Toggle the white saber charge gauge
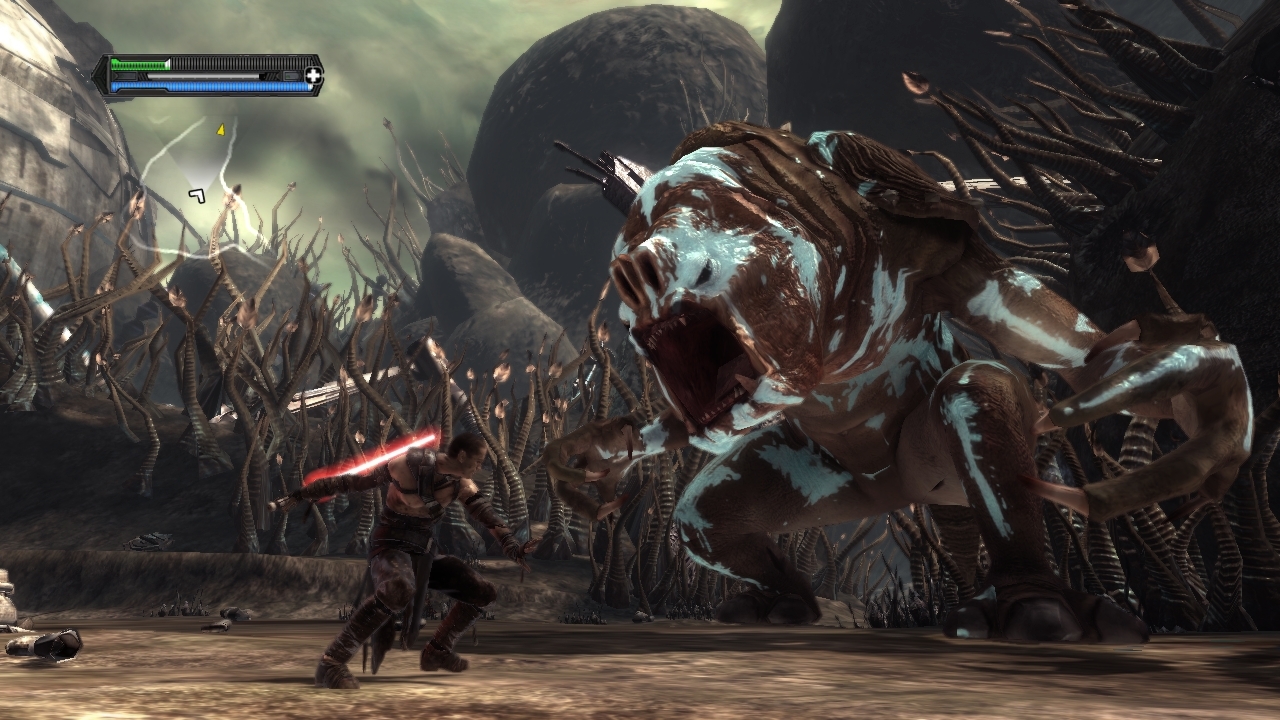Viewport: 1280px width, 720px height. tap(203, 76)
